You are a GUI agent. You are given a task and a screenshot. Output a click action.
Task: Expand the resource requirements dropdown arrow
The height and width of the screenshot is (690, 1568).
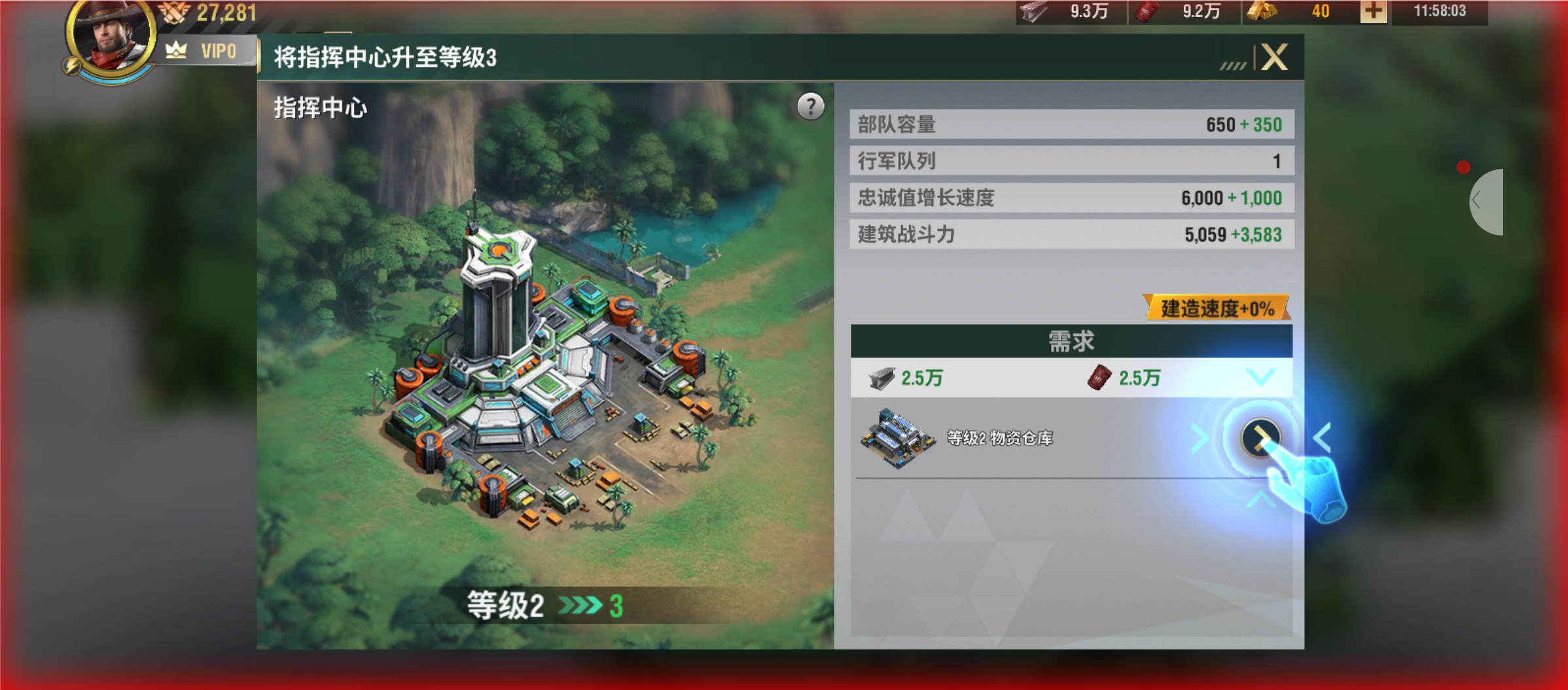(x=1260, y=378)
